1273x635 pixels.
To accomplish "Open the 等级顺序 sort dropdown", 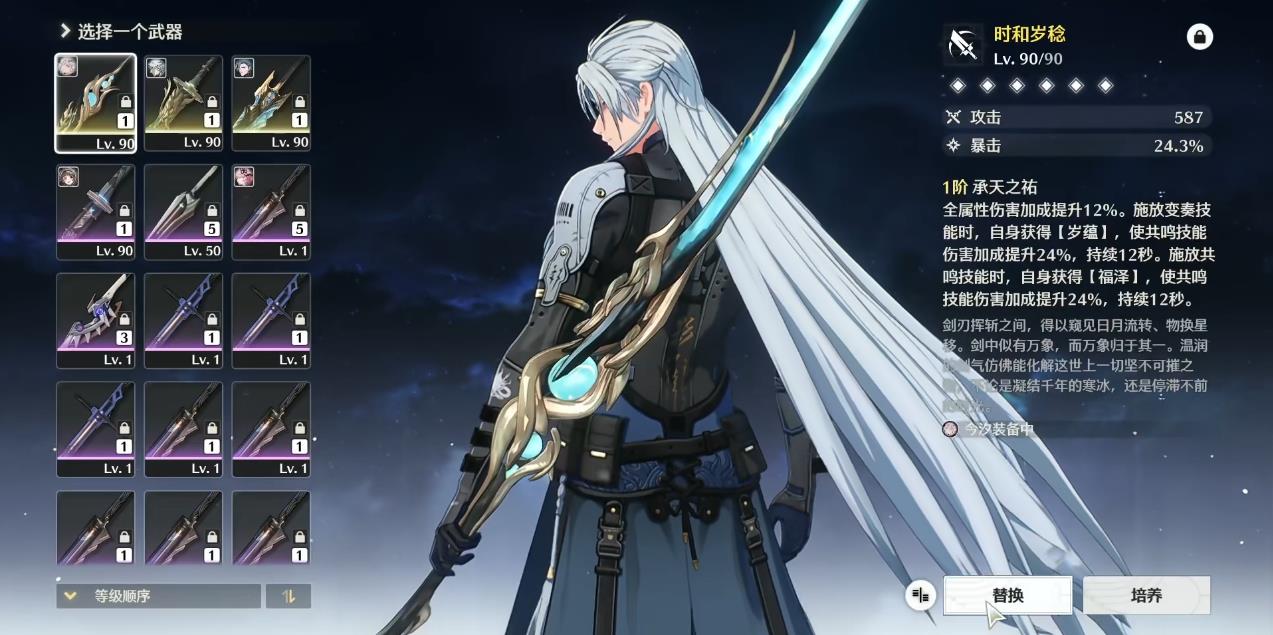I will click(x=158, y=596).
